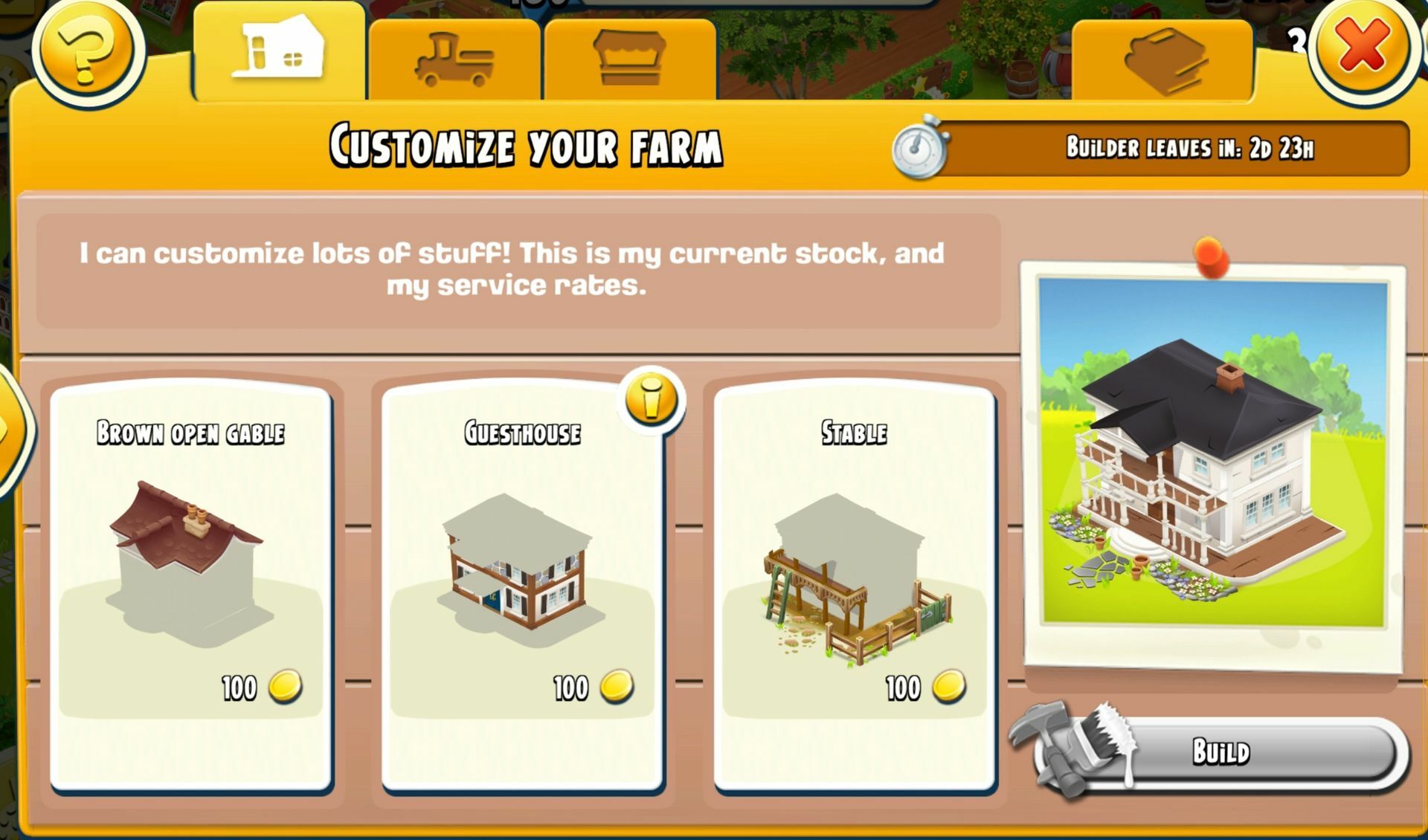This screenshot has height=840, width=1428.
Task: Switch to the house customization tab
Action: 279,51
